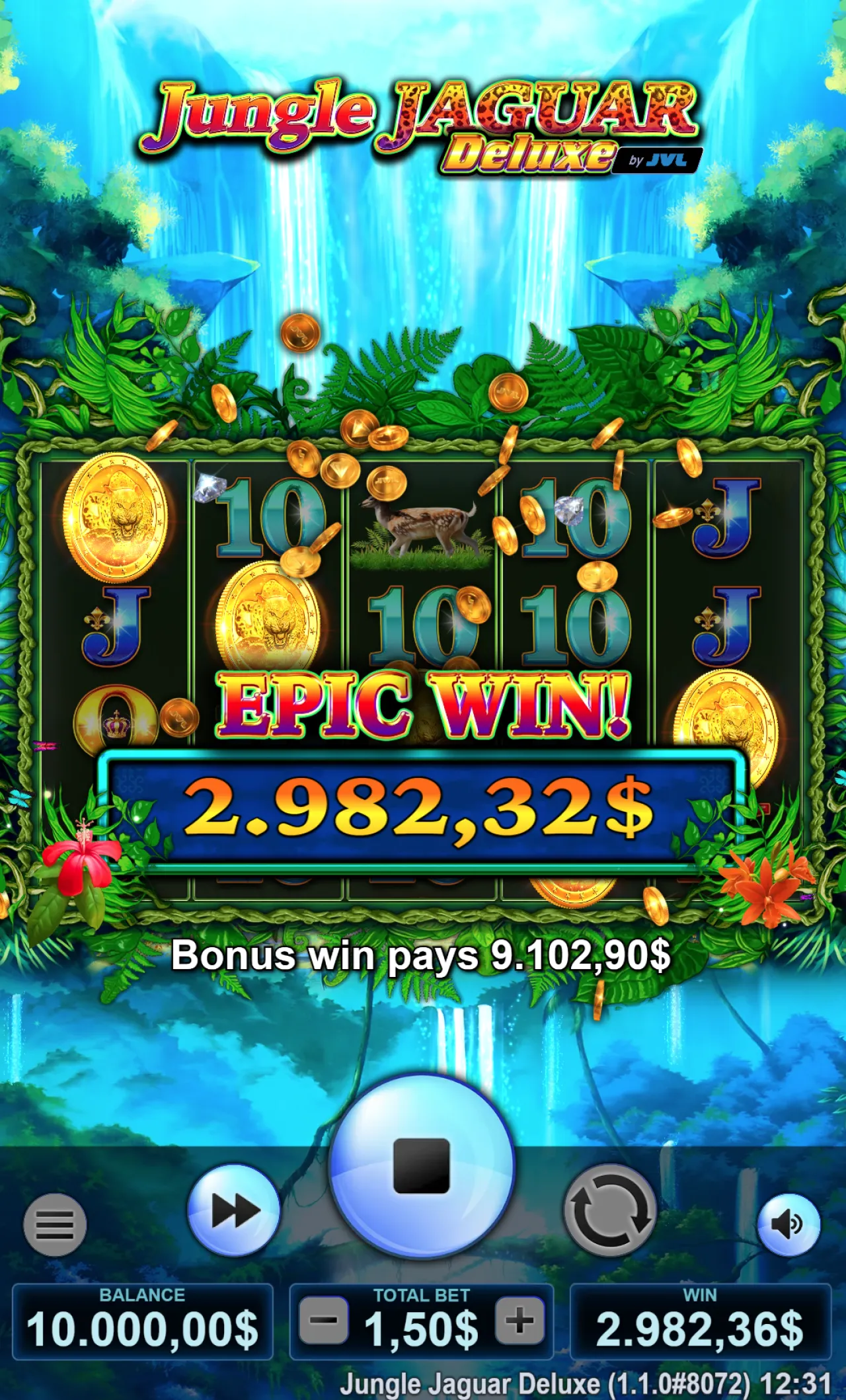Start autoplay with the circular arrows
The width and height of the screenshot is (846, 1400).
pos(611,1210)
